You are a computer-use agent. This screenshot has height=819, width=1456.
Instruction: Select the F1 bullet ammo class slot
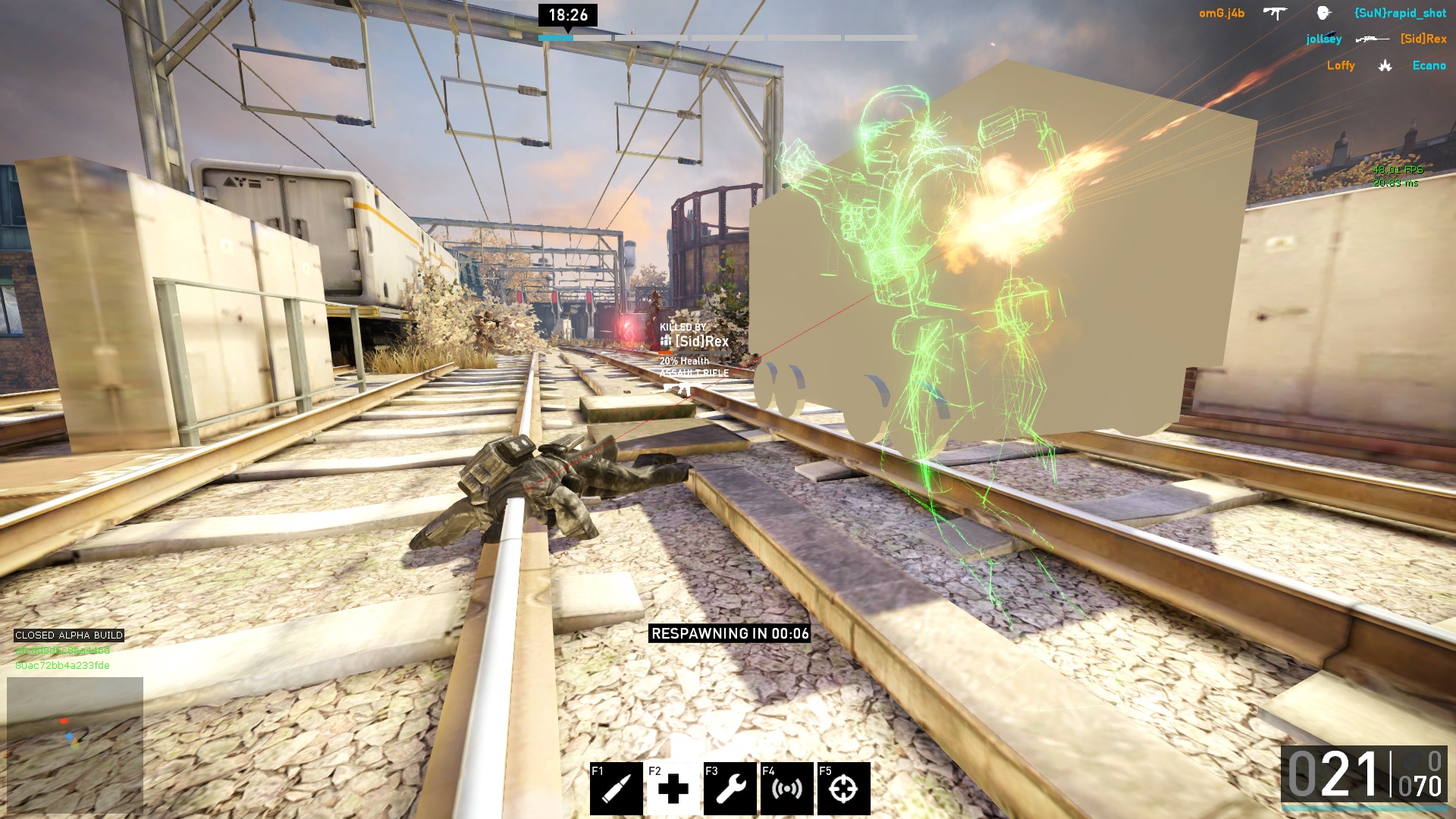(616, 789)
